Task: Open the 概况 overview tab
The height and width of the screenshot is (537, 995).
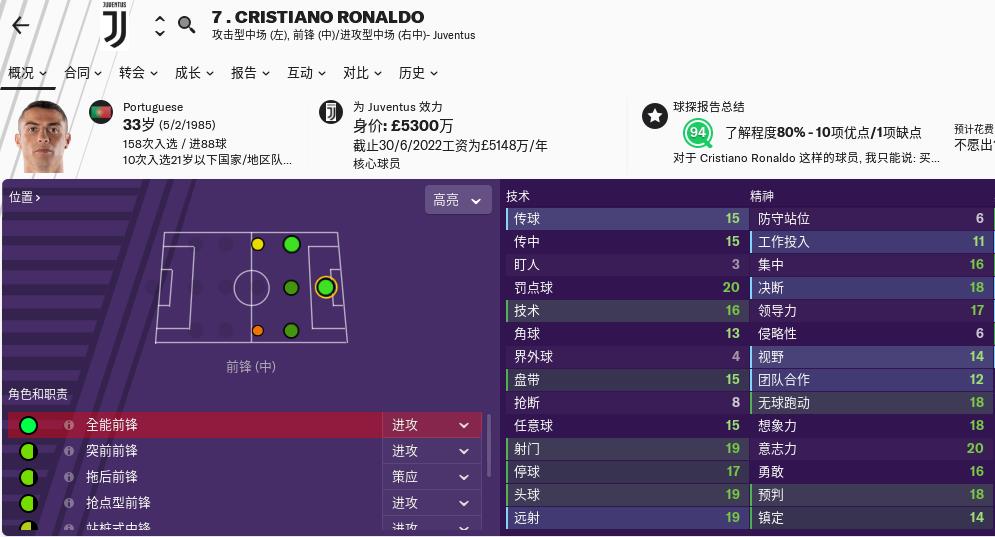Action: pyautogui.click(x=27, y=73)
